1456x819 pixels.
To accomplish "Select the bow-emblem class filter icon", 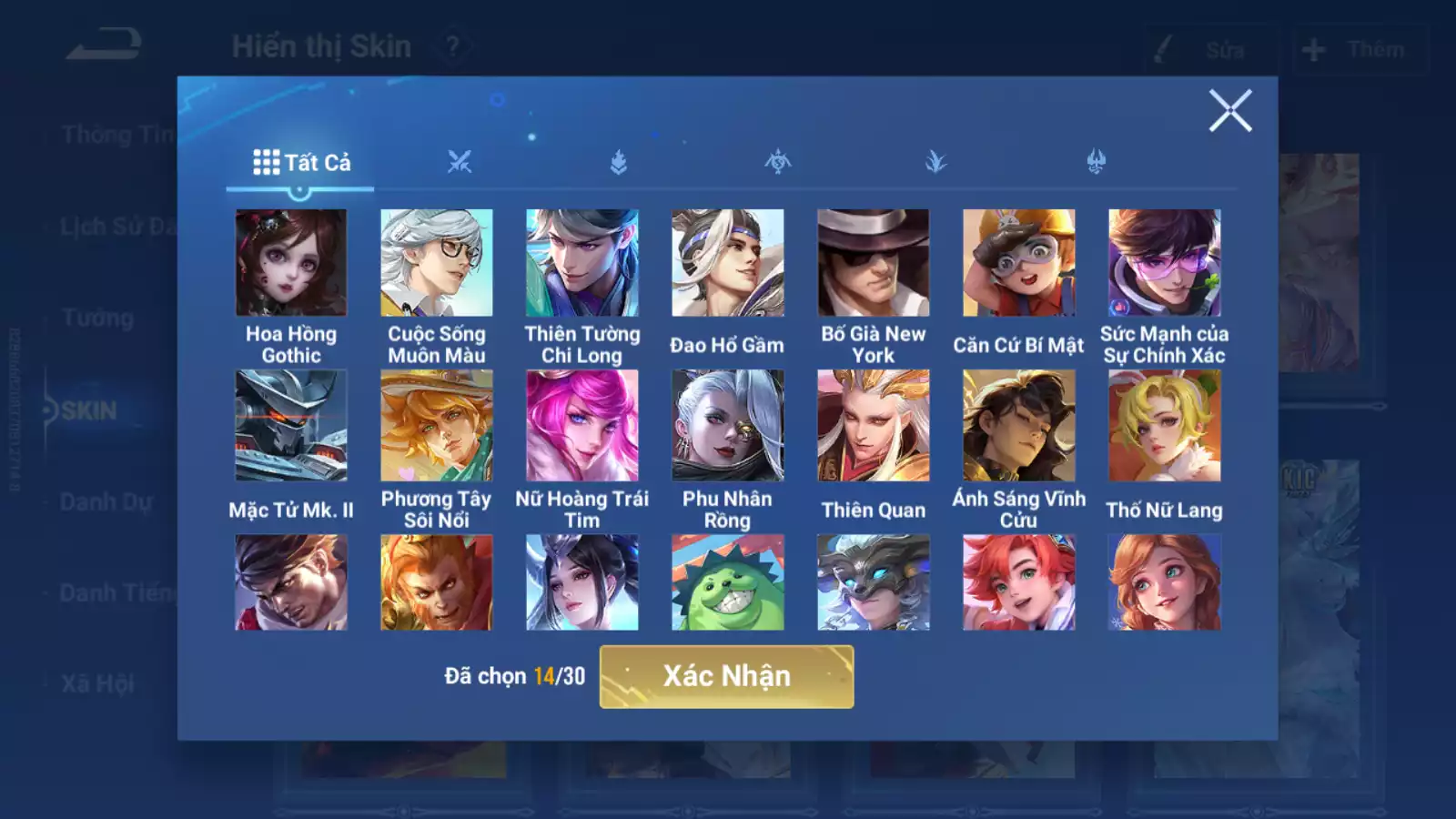I will 778,162.
